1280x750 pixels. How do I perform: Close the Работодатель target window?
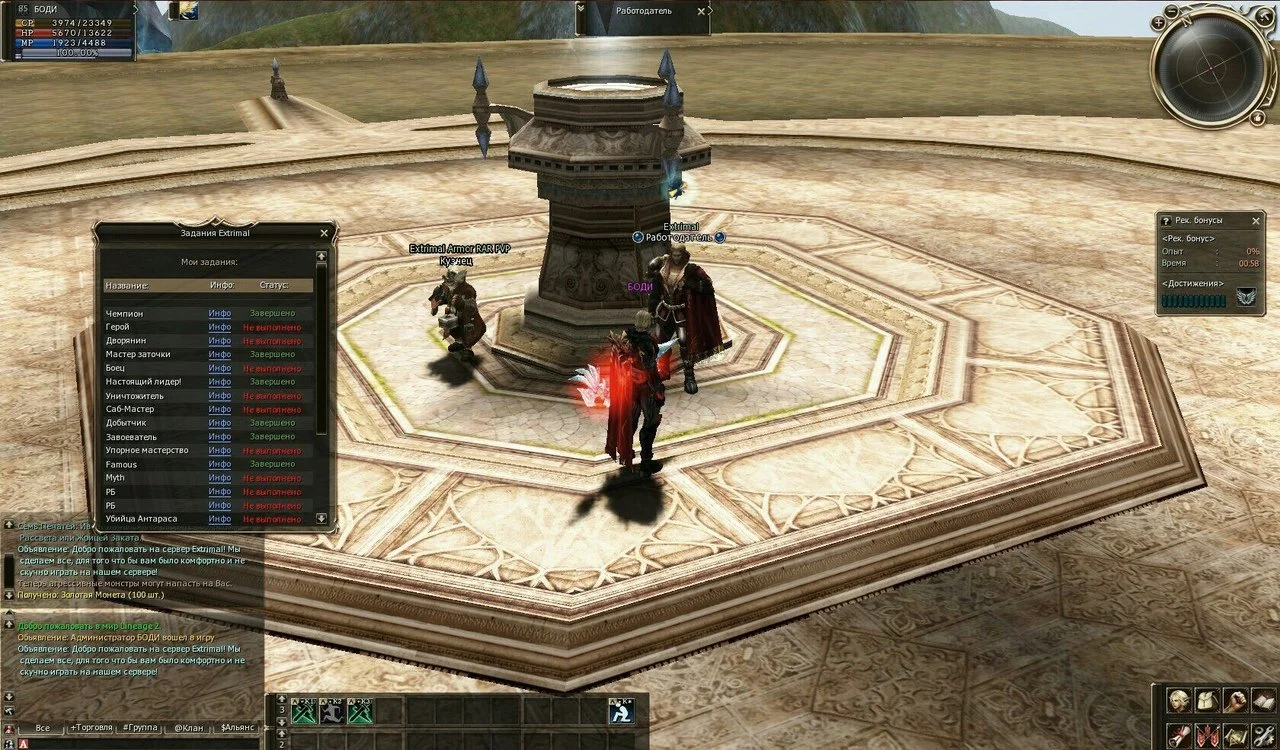coord(702,11)
